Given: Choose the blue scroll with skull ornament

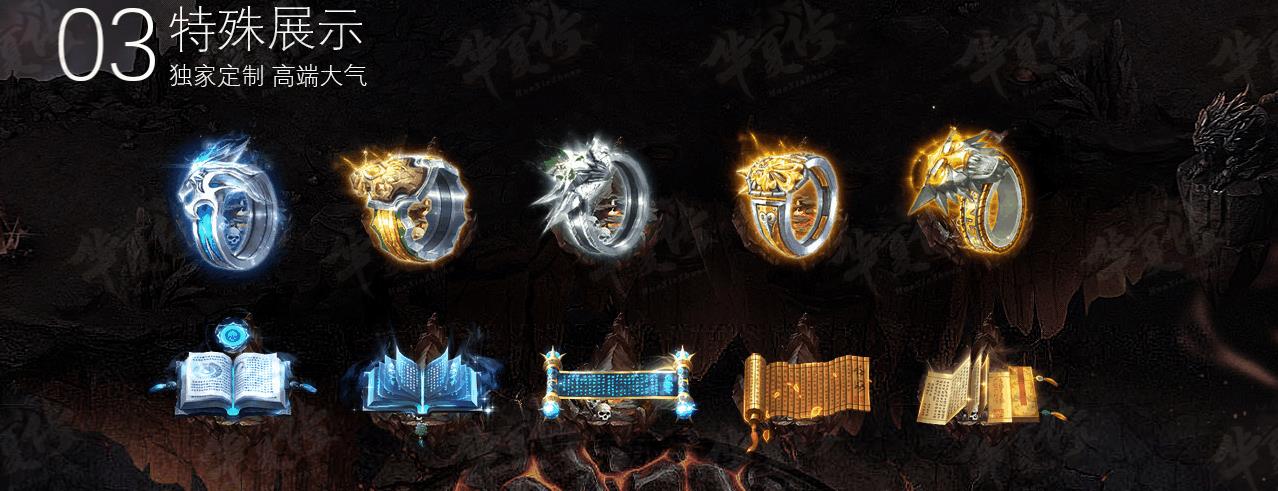Looking at the screenshot, I should 615,384.
